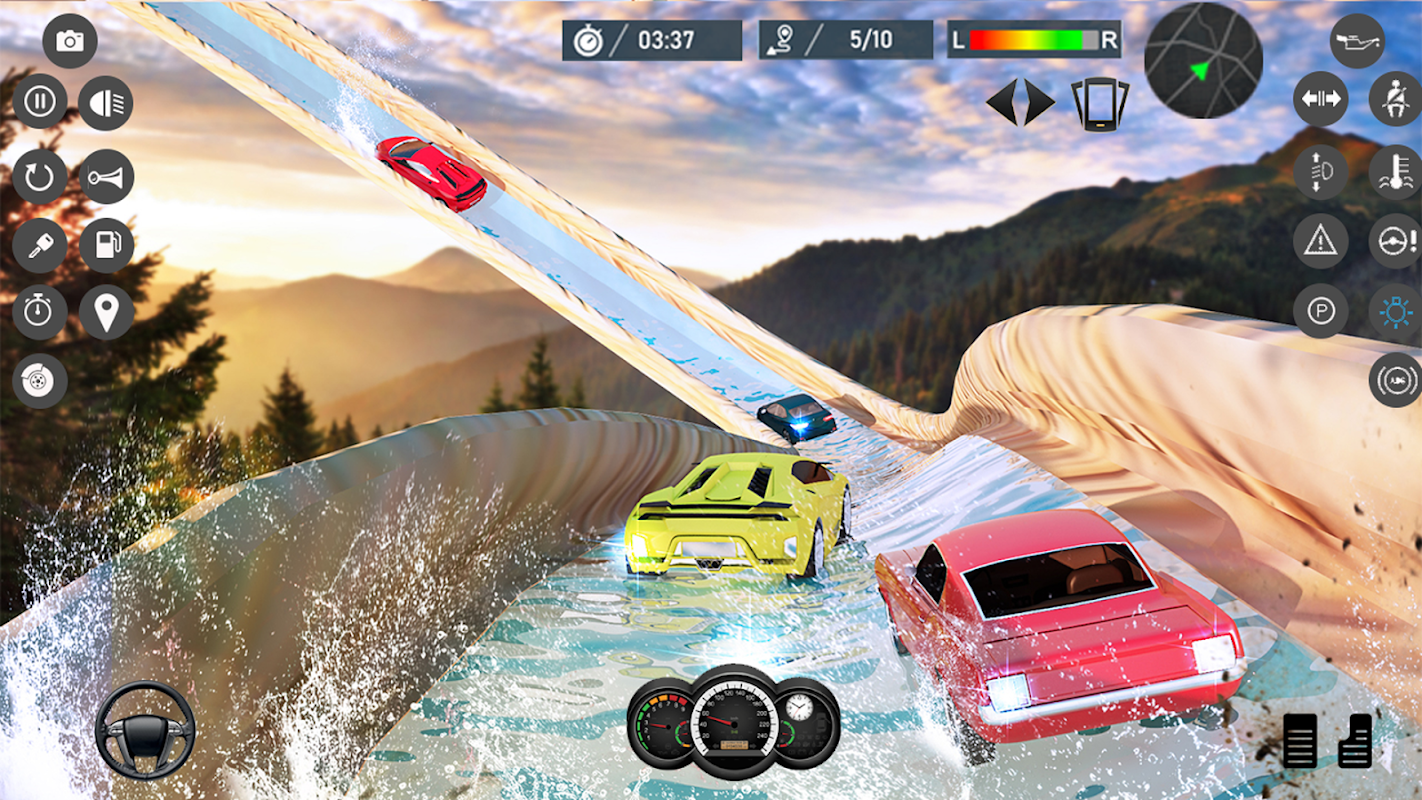Tap the camera icon button
The image size is (1422, 800).
[x=70, y=41]
